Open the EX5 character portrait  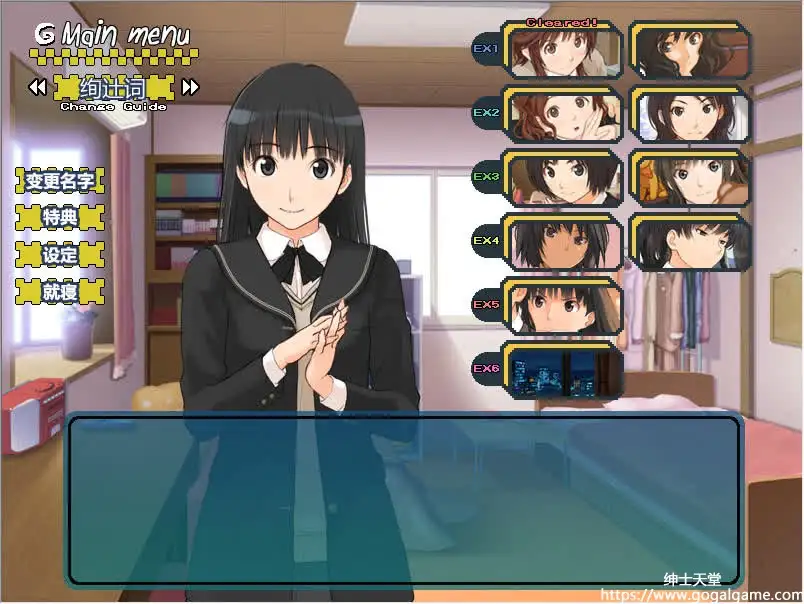point(562,306)
